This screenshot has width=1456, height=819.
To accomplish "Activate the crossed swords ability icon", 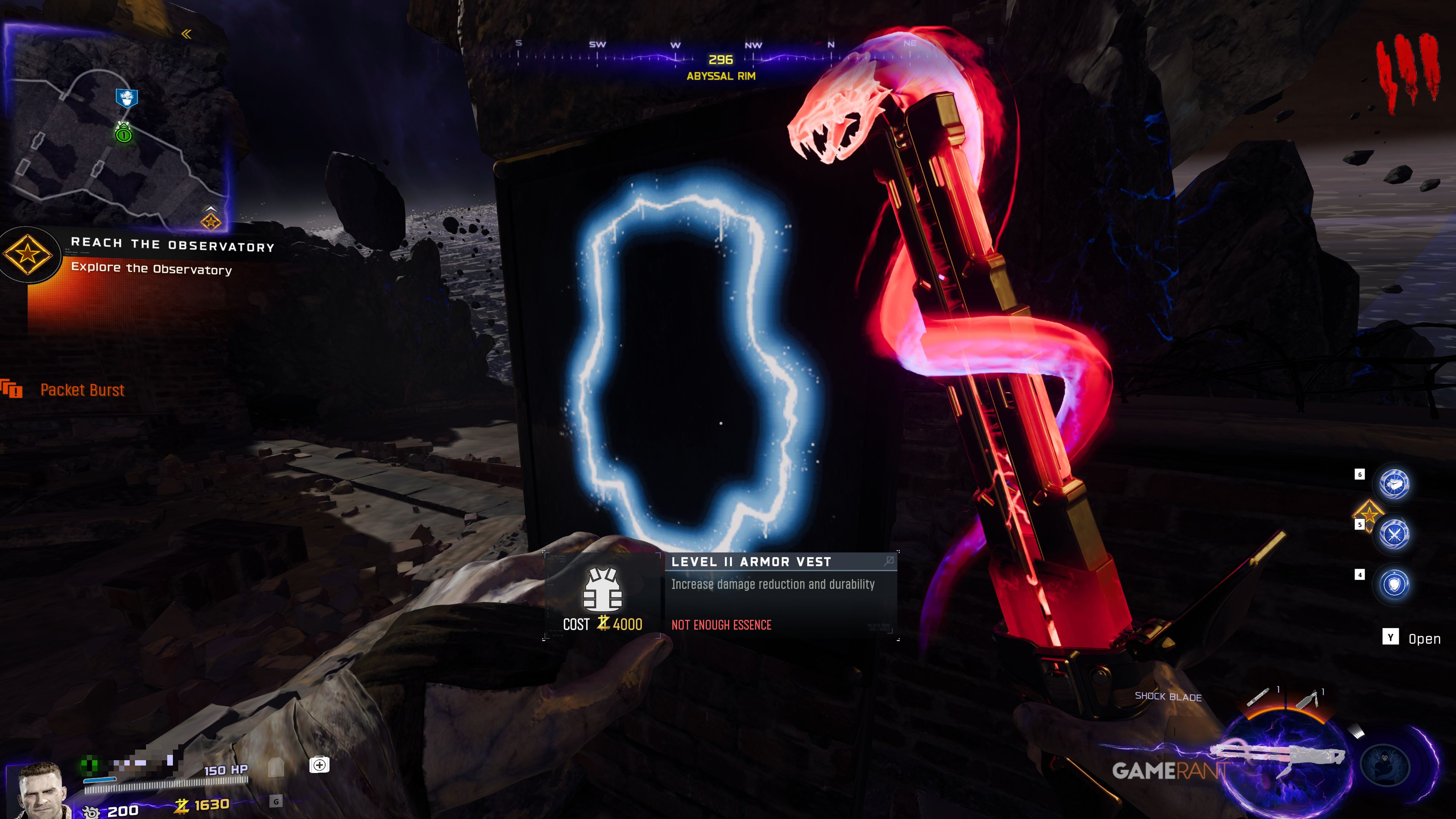I will (1394, 534).
